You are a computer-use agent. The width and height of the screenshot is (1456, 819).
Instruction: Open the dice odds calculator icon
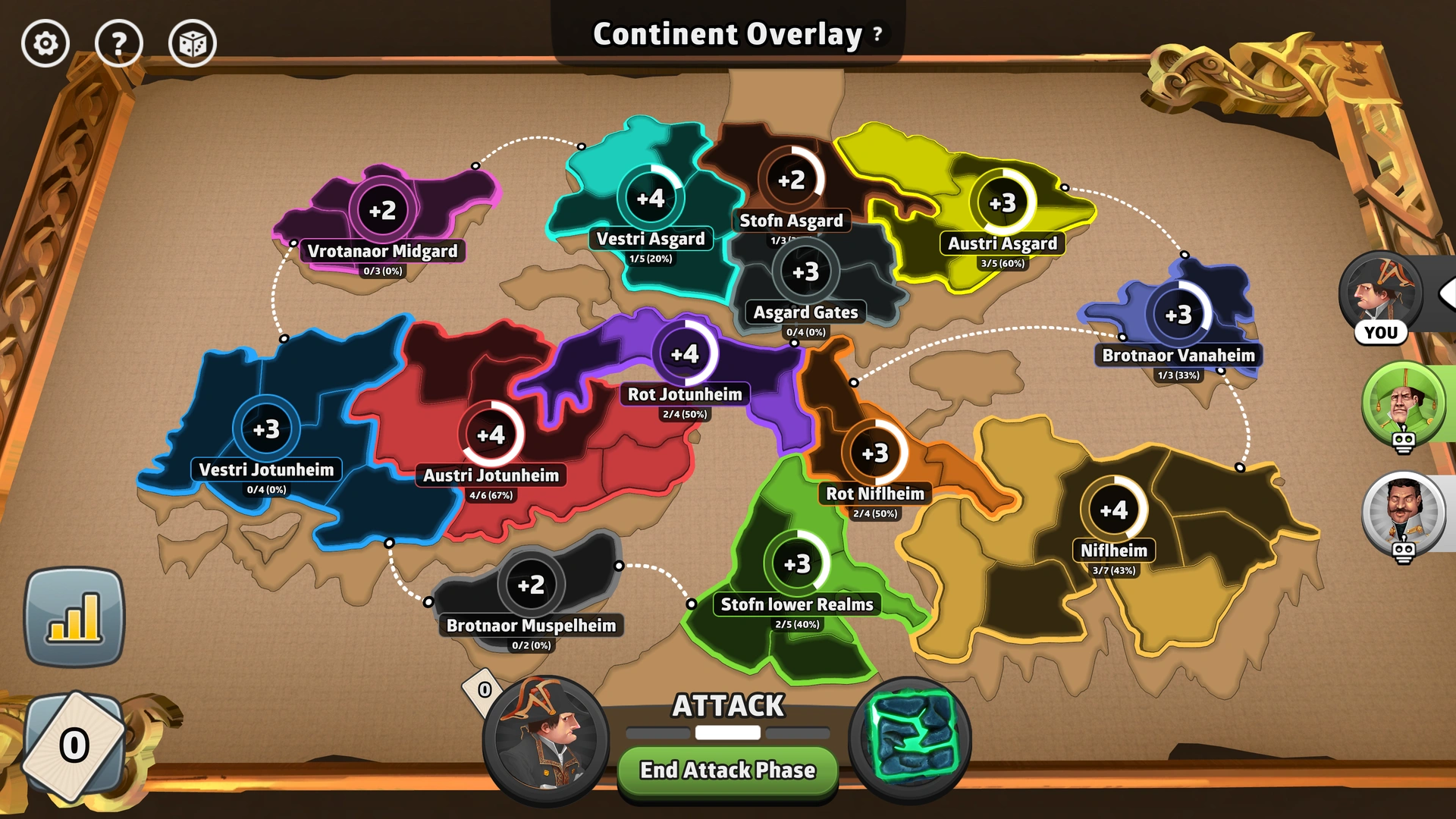[192, 43]
